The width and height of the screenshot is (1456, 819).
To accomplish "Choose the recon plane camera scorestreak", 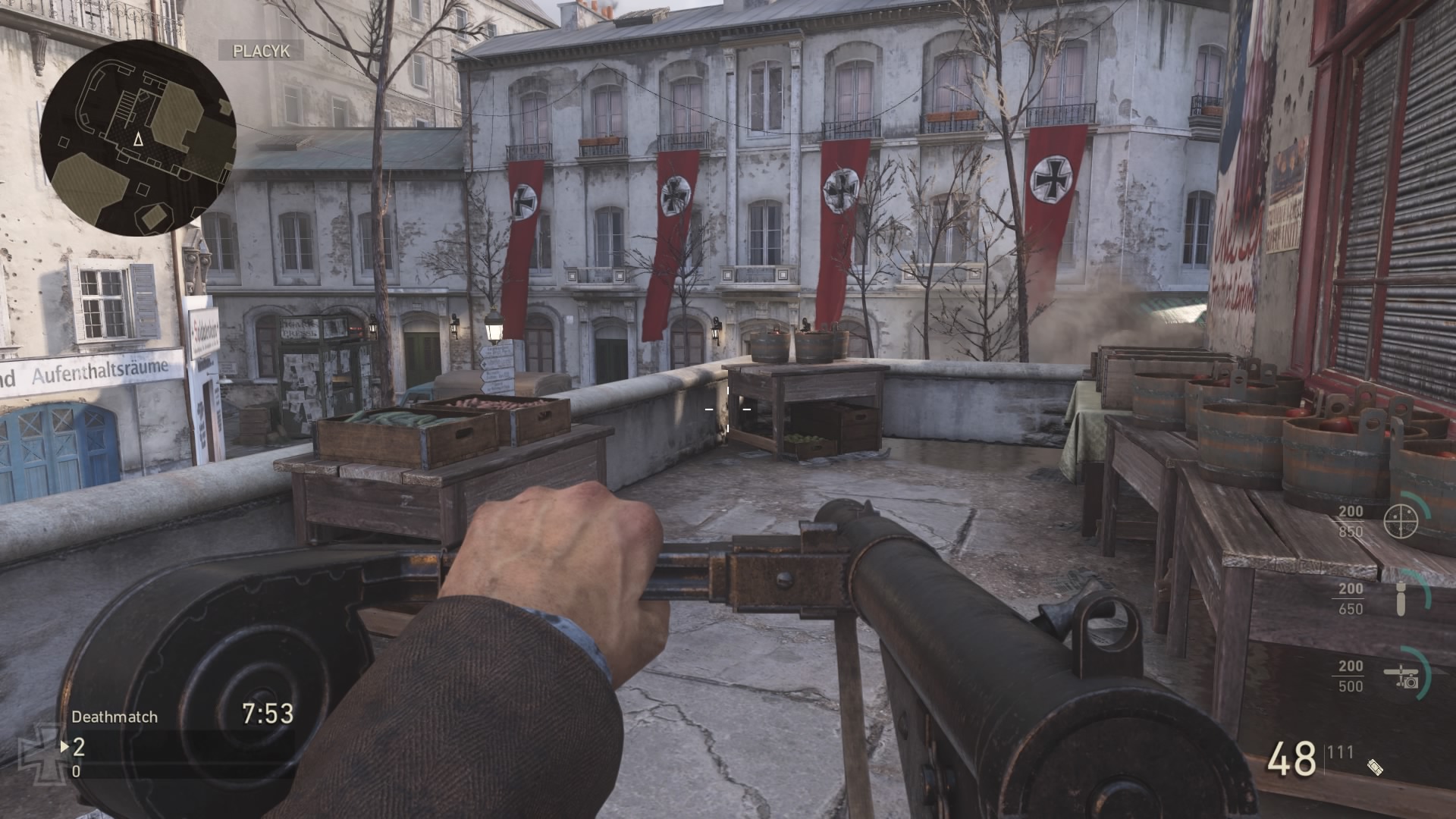I will point(1402,676).
